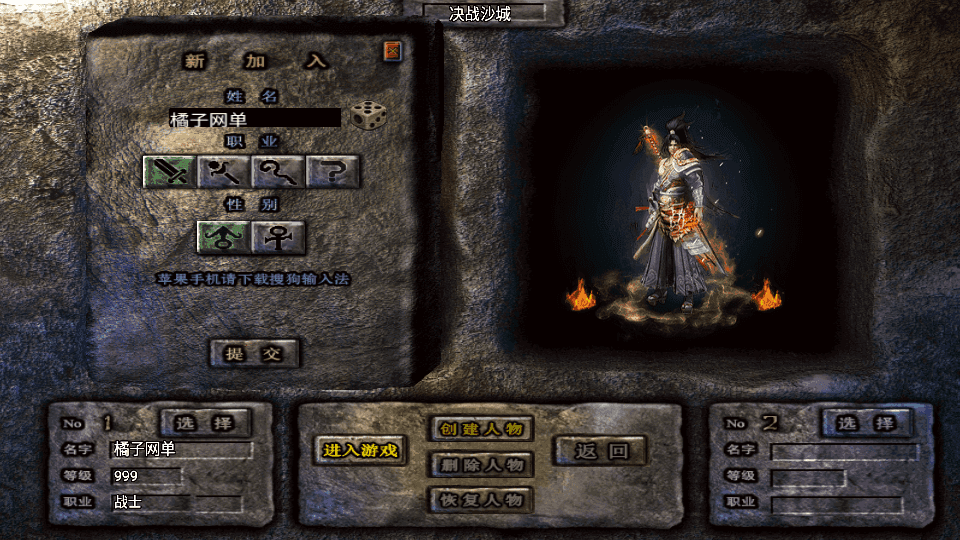Click the character name input field

click(x=254, y=118)
